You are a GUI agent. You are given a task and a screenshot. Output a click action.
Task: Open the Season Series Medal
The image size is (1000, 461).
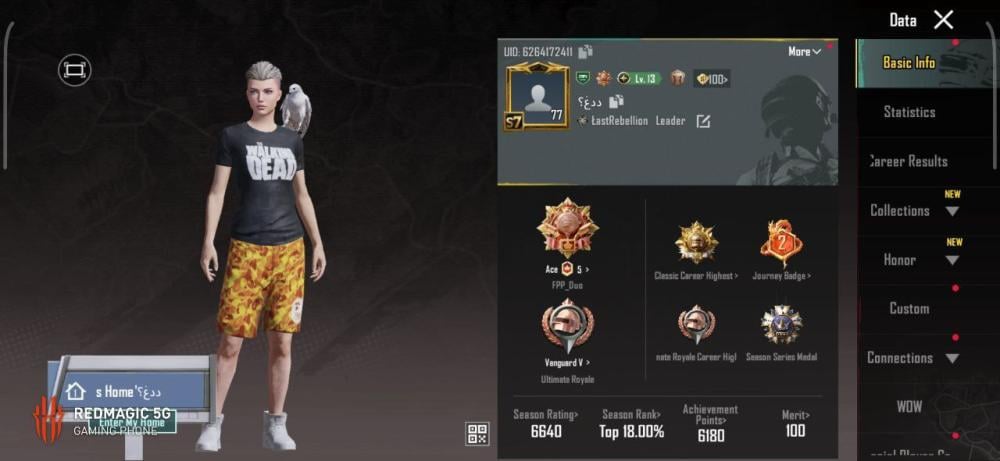pyautogui.click(x=781, y=327)
